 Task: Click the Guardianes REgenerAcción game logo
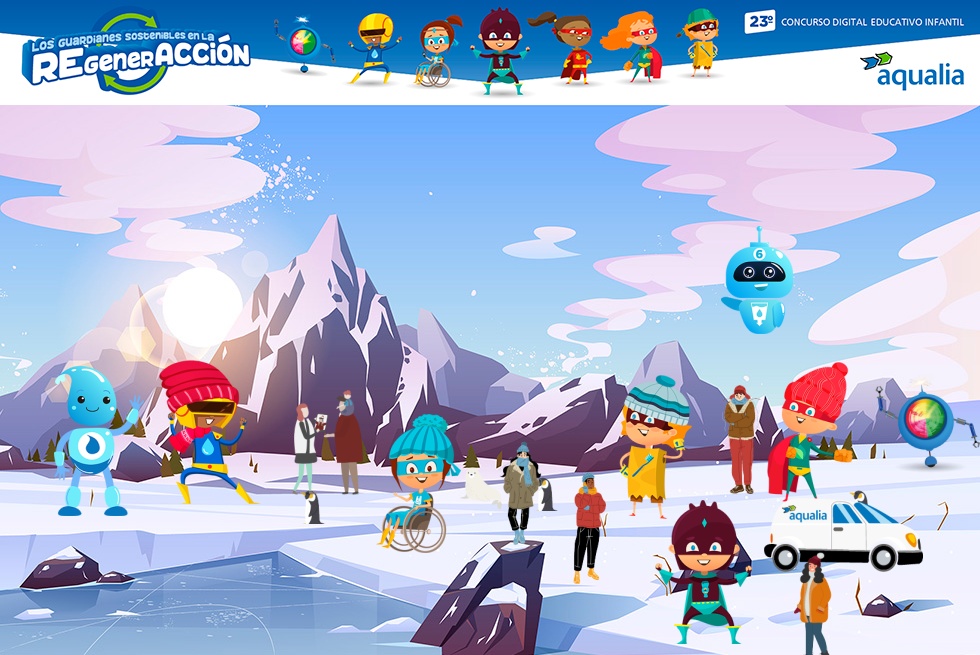136,54
